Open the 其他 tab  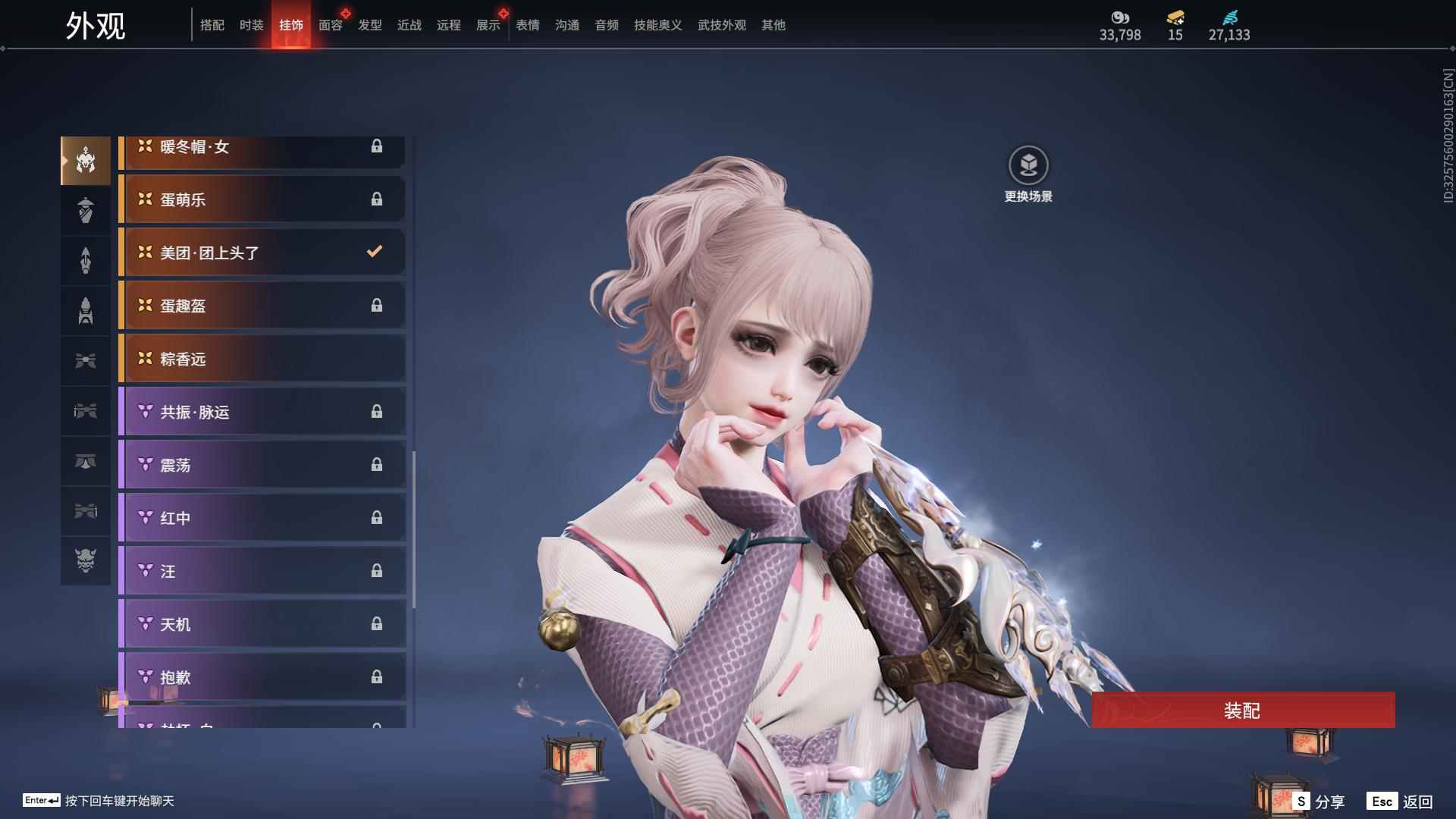pos(773,25)
